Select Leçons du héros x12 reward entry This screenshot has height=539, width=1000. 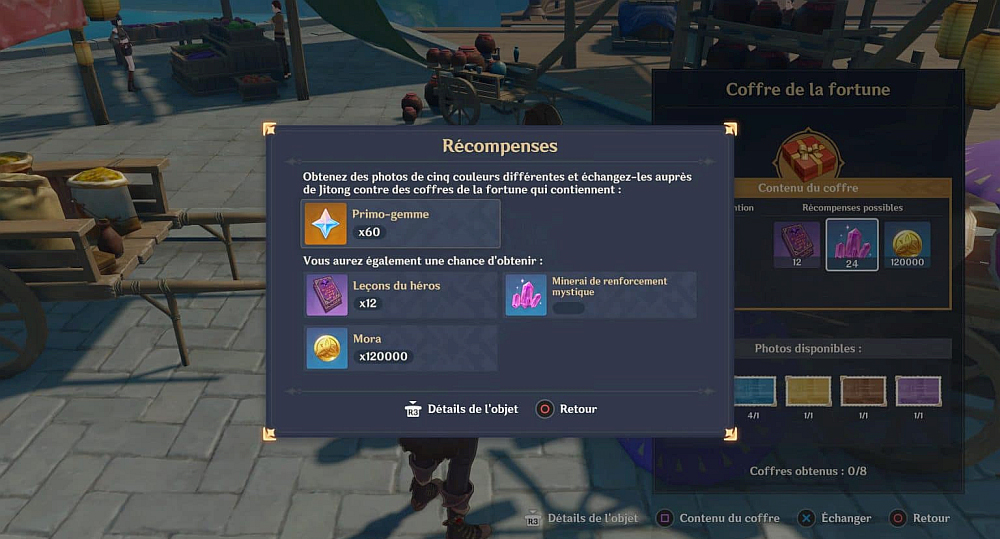pyautogui.click(x=400, y=295)
